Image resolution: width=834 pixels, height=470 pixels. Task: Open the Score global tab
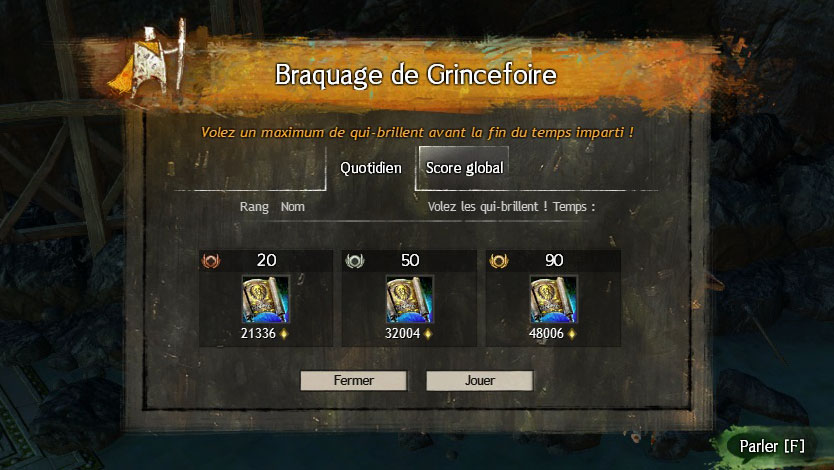464,168
